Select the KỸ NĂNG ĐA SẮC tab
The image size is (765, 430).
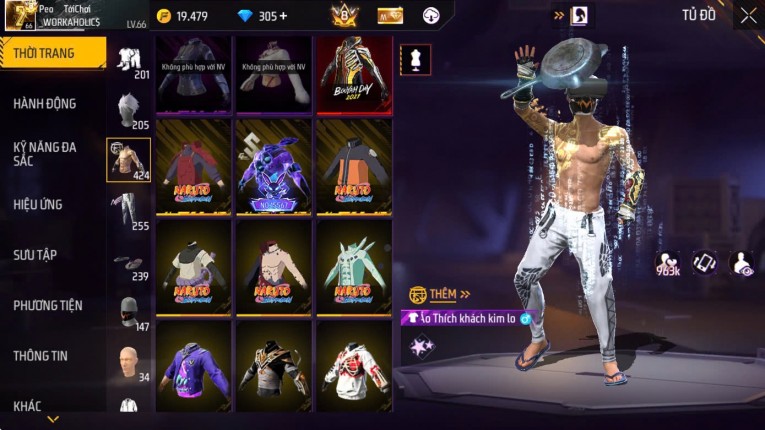45,153
